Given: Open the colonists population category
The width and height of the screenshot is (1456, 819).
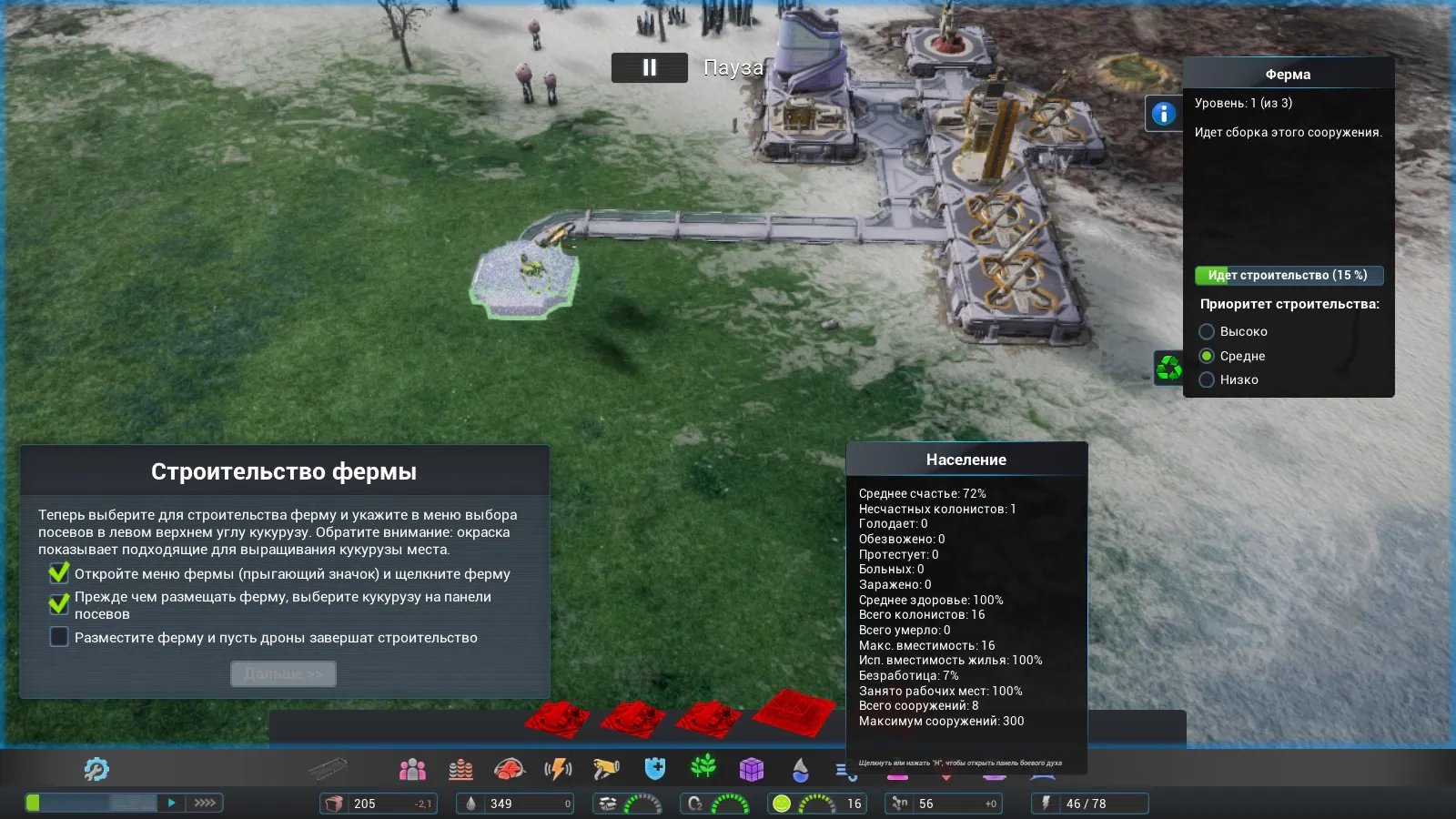Looking at the screenshot, I should (412, 770).
